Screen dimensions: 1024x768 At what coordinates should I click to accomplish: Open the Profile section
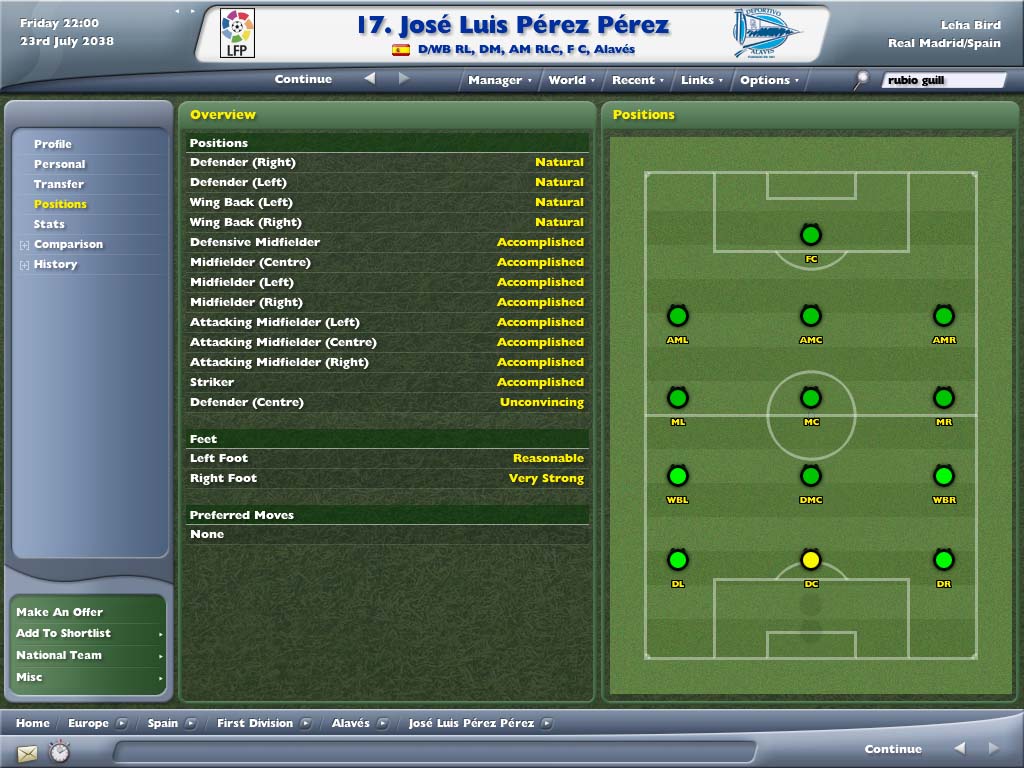[53, 144]
